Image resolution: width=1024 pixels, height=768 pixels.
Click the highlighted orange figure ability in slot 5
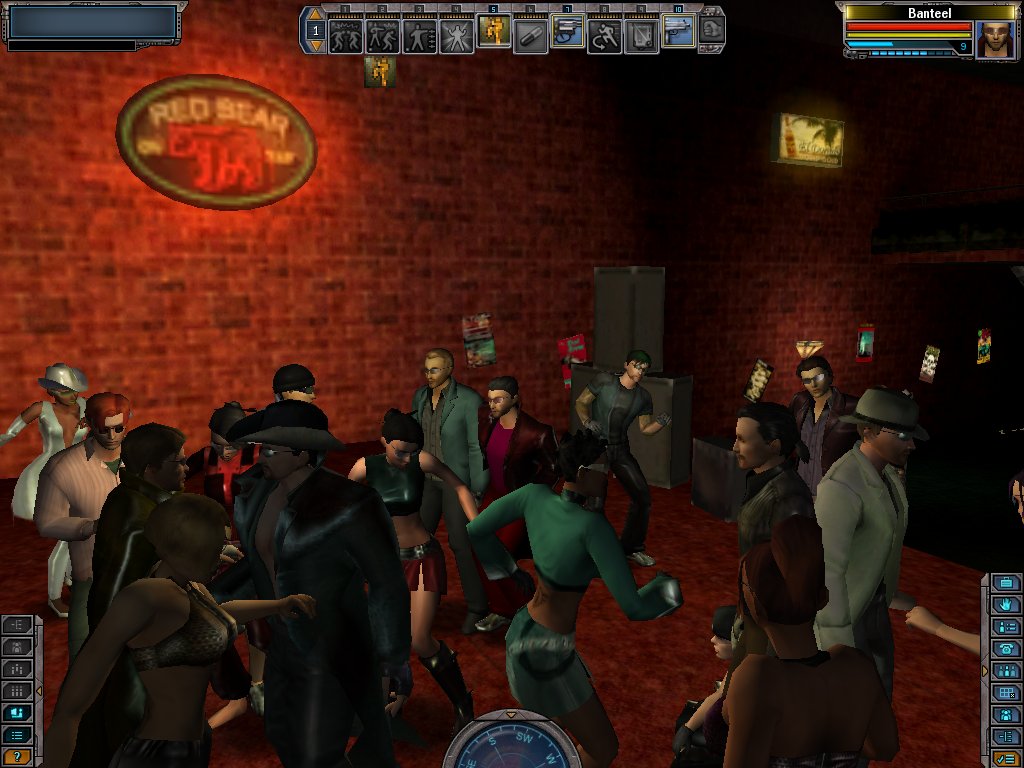[x=493, y=34]
